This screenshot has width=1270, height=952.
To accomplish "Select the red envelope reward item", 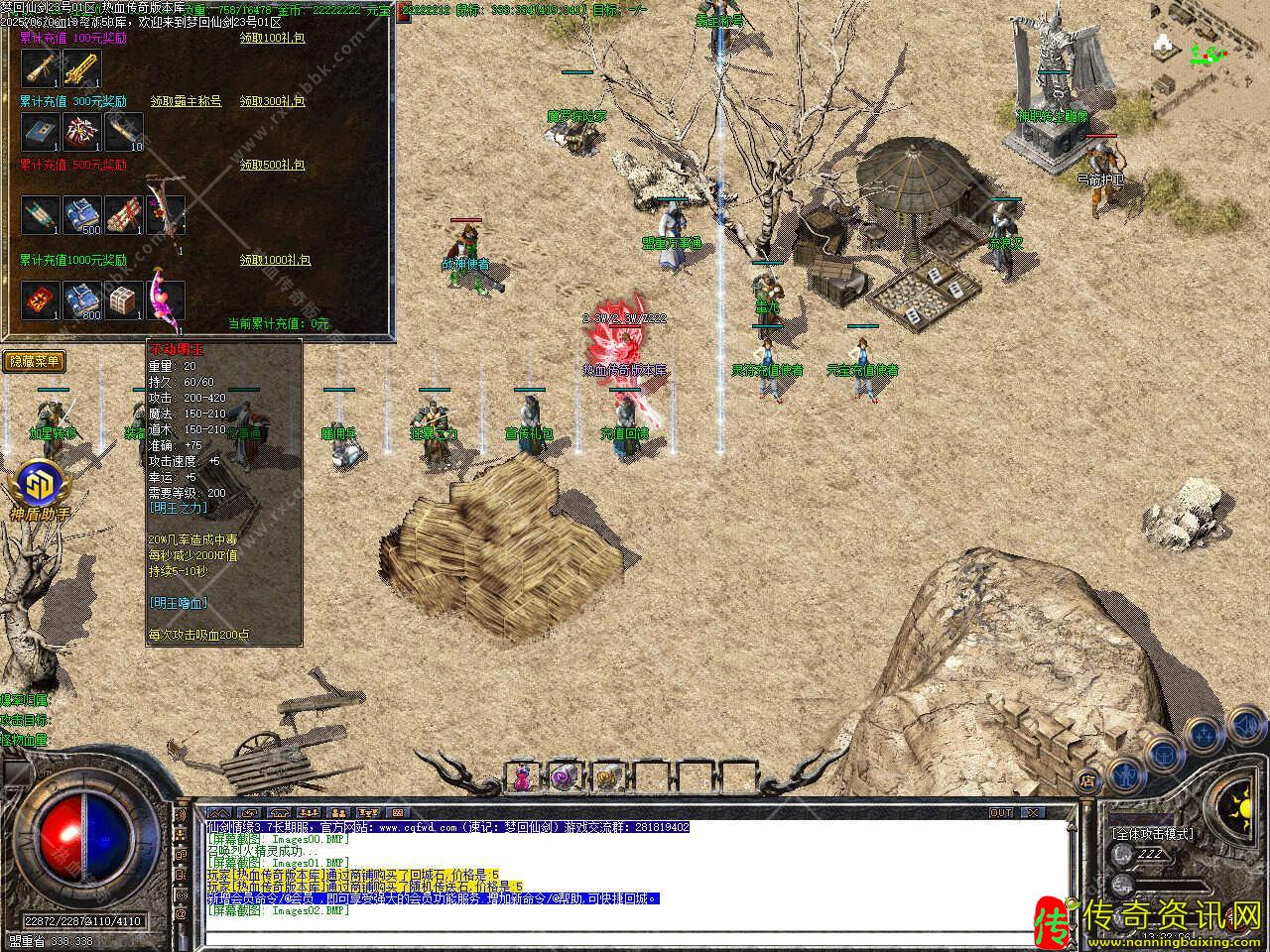I will pos(41,300).
